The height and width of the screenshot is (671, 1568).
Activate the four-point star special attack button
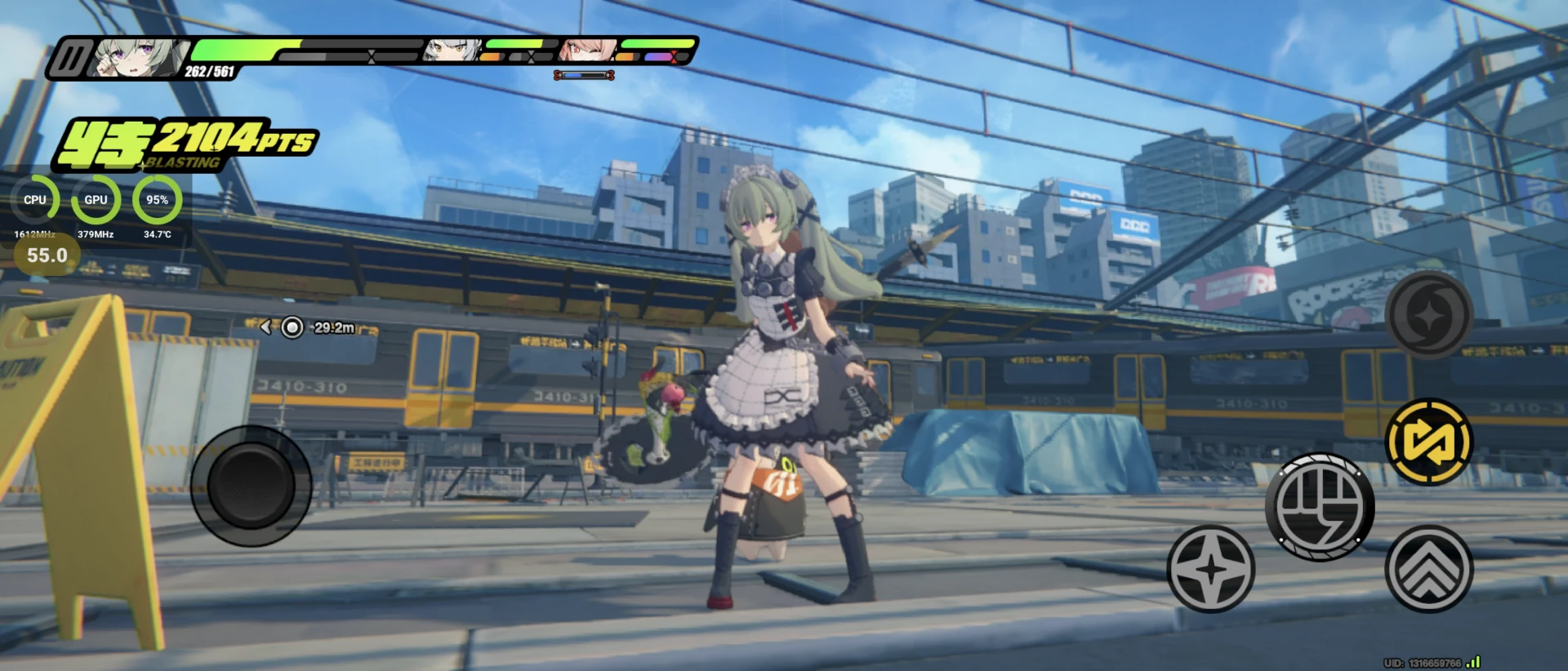coord(1210,569)
